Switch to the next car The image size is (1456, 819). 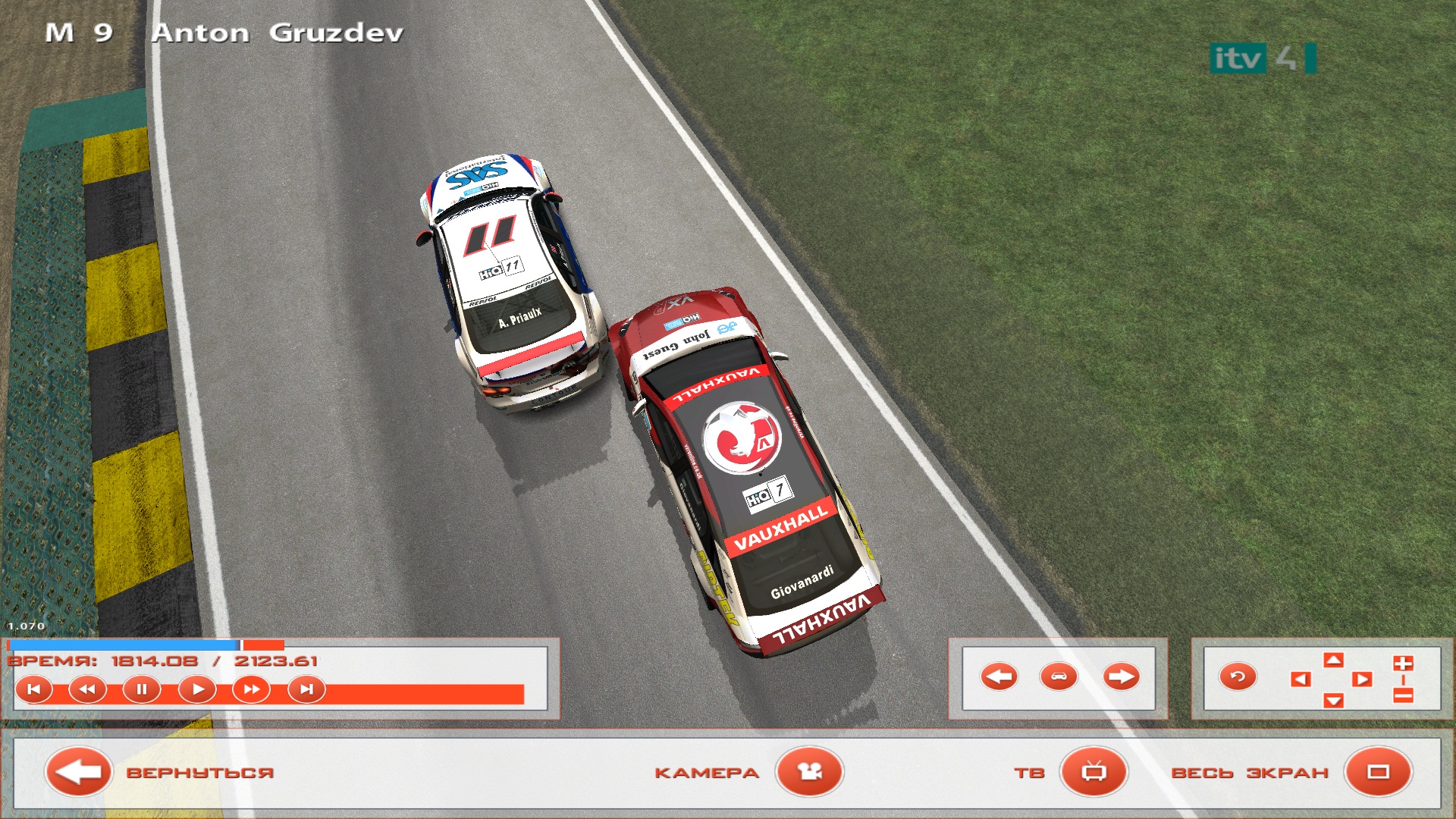[x=1121, y=676]
